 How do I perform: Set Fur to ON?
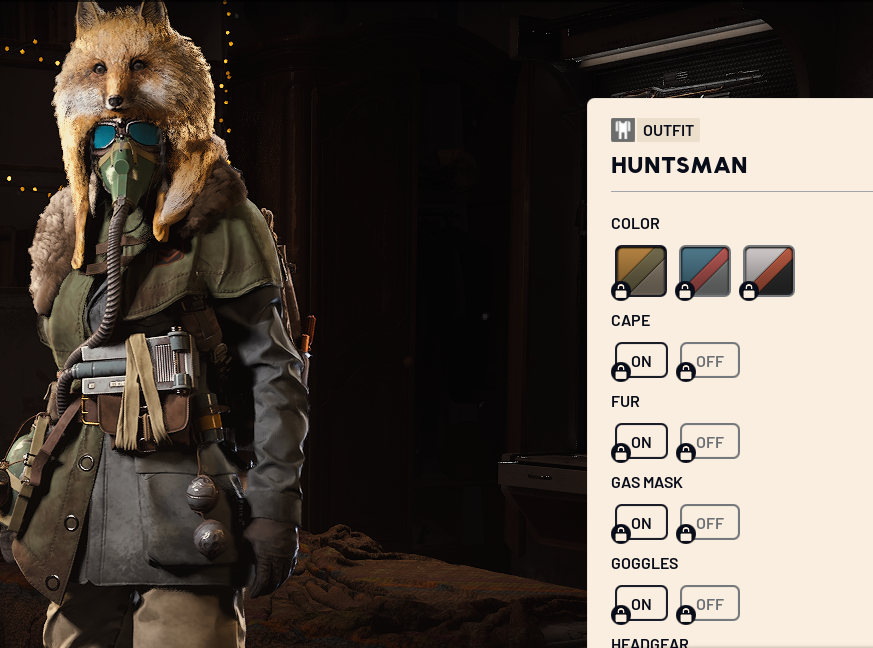641,441
